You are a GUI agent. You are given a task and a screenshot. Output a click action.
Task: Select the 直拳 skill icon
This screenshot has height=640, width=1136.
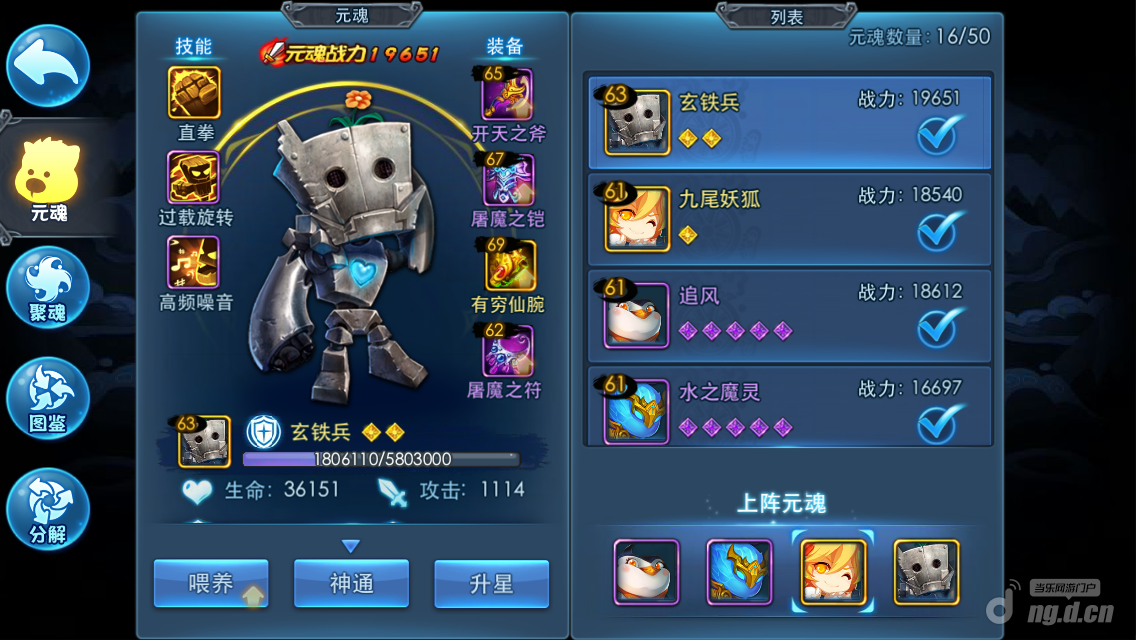pyautogui.click(x=194, y=93)
